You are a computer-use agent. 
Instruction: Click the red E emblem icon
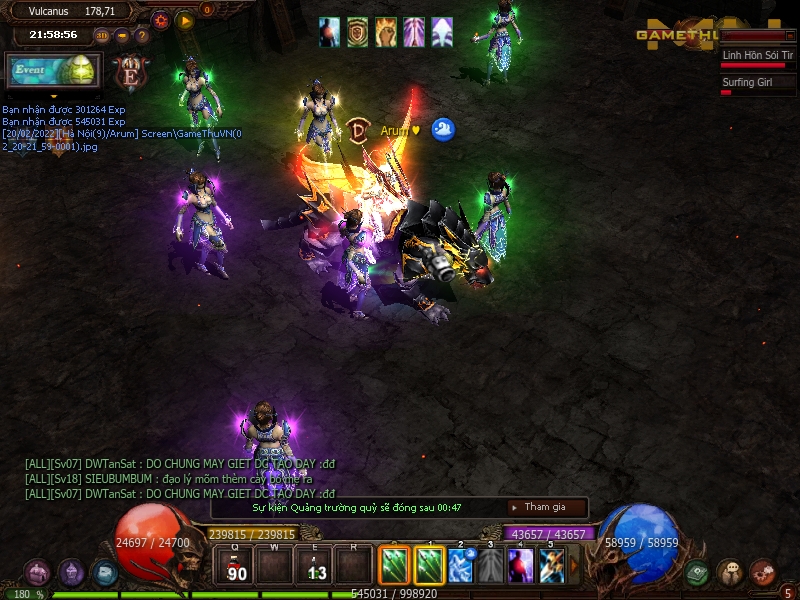tap(130, 72)
